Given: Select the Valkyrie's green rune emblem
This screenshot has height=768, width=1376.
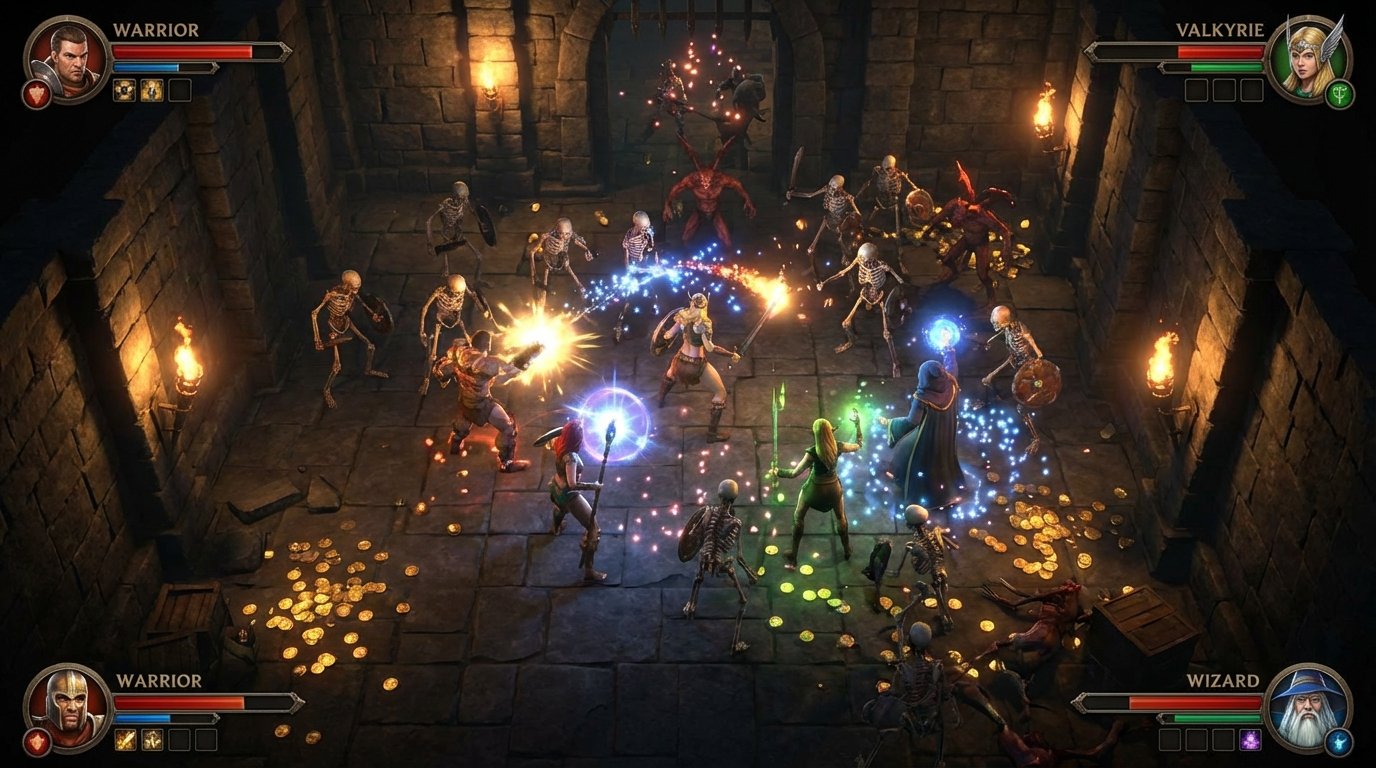Looking at the screenshot, I should point(1340,94).
